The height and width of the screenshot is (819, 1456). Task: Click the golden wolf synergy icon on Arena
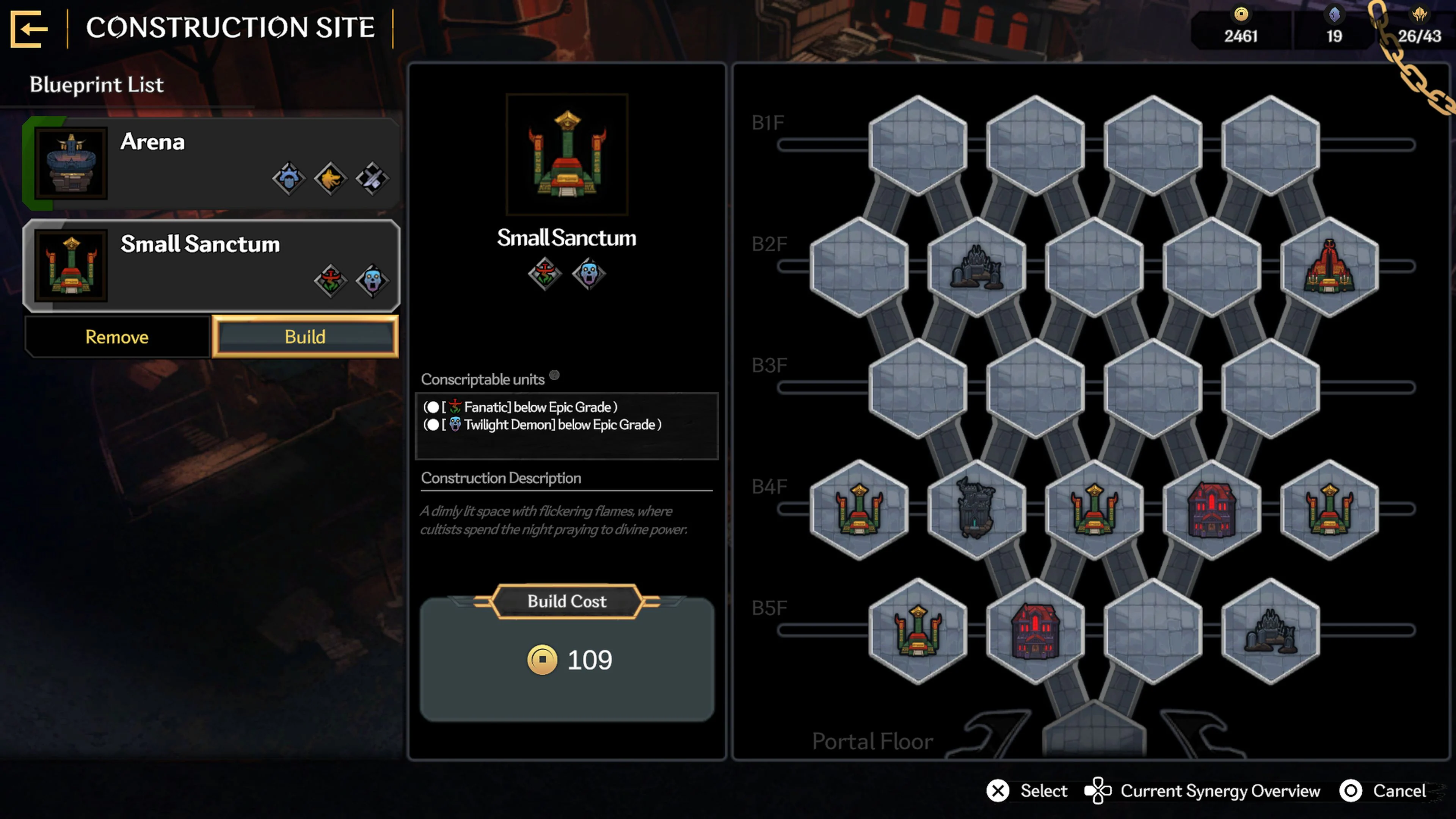coord(331,178)
